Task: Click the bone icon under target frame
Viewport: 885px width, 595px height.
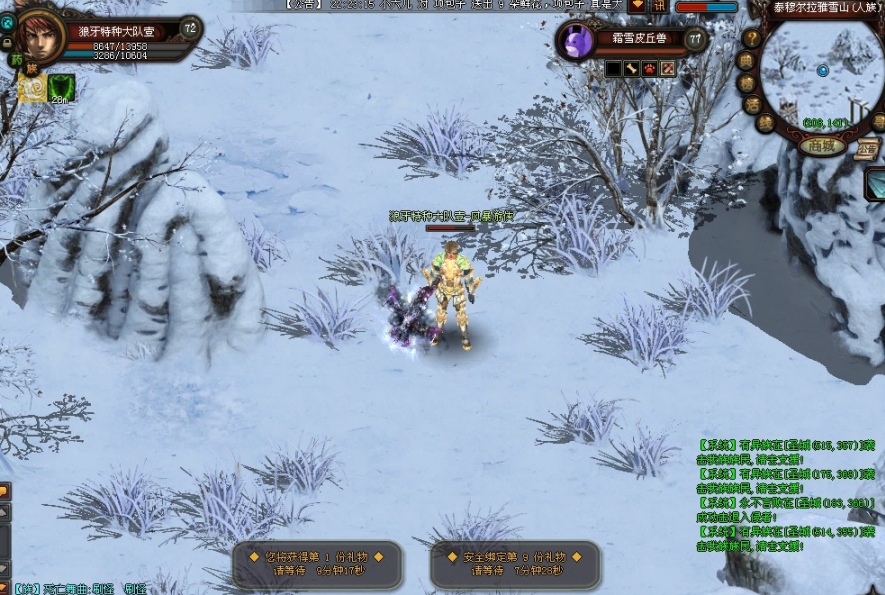Action: point(632,68)
